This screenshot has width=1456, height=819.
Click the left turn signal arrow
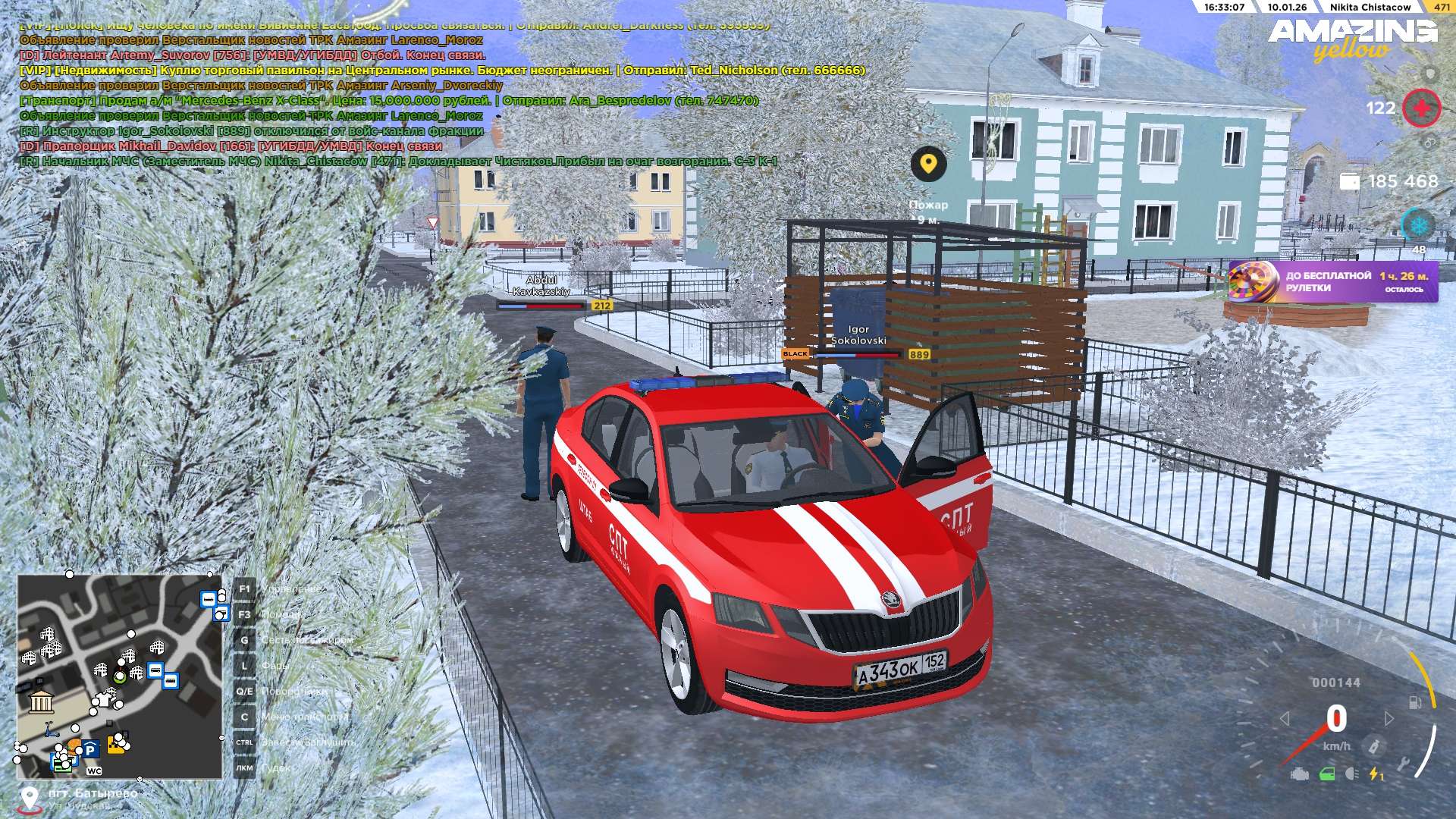point(1285,718)
